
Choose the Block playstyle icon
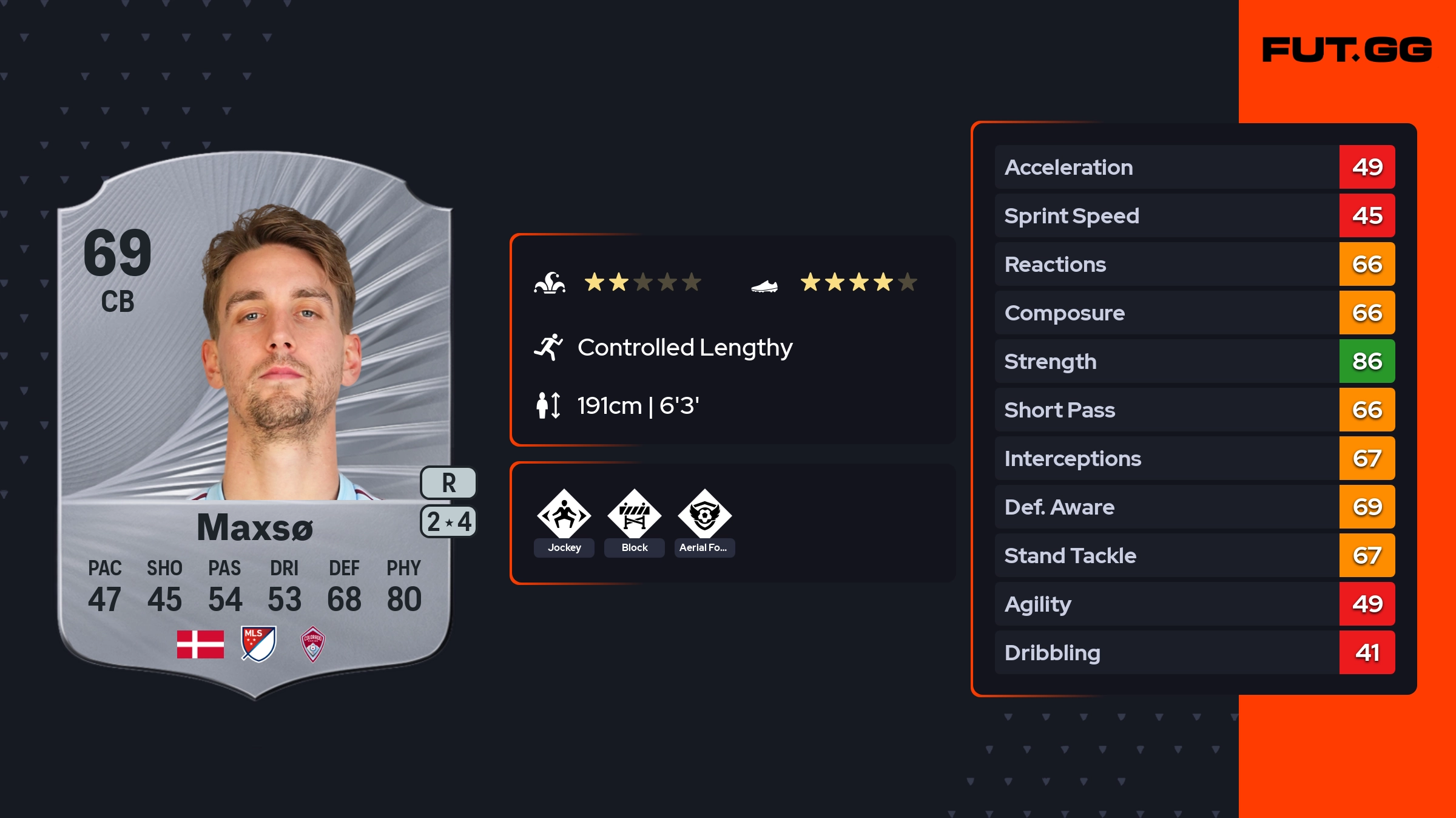pyautogui.click(x=635, y=515)
